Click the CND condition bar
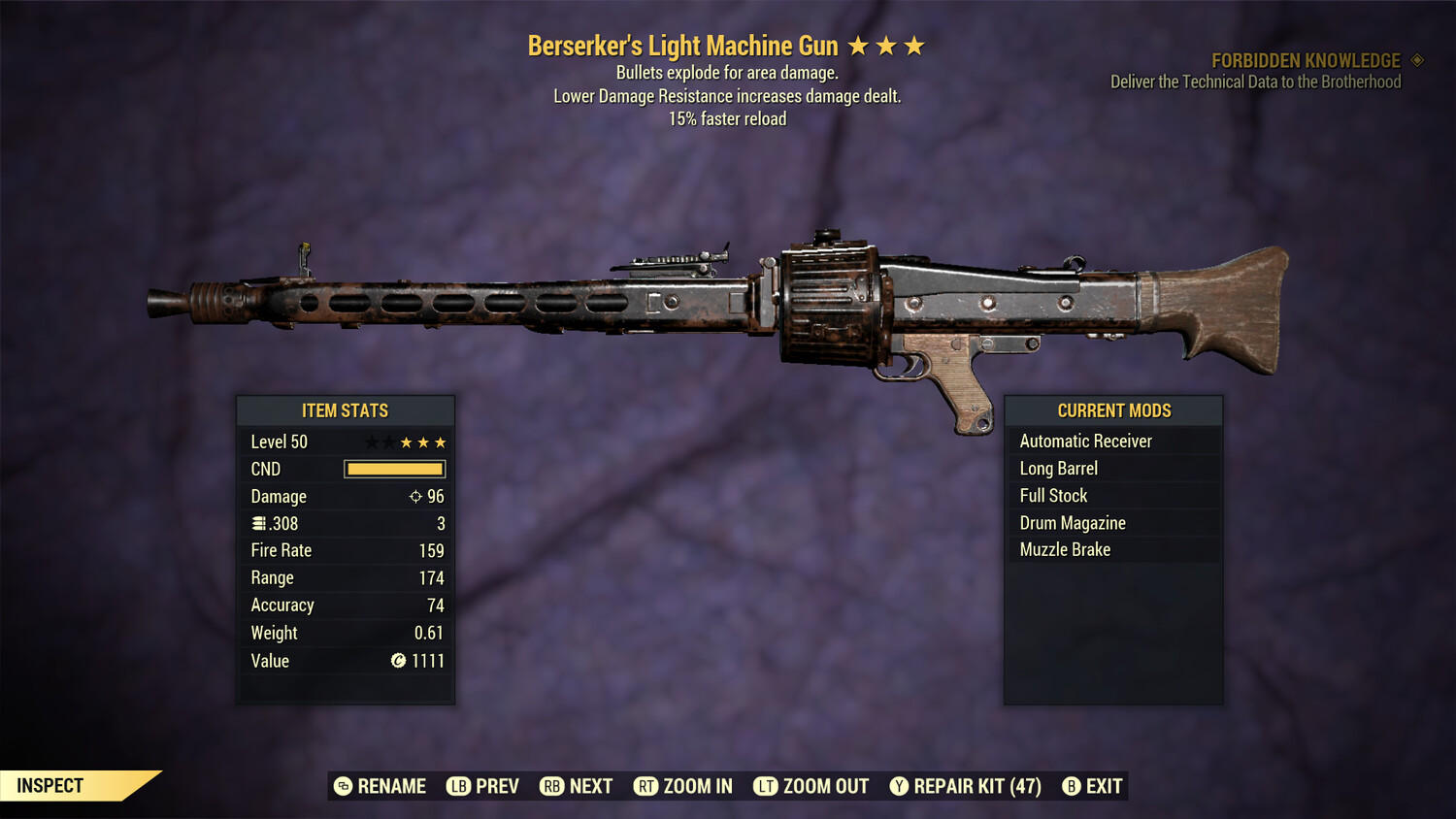 click(393, 469)
